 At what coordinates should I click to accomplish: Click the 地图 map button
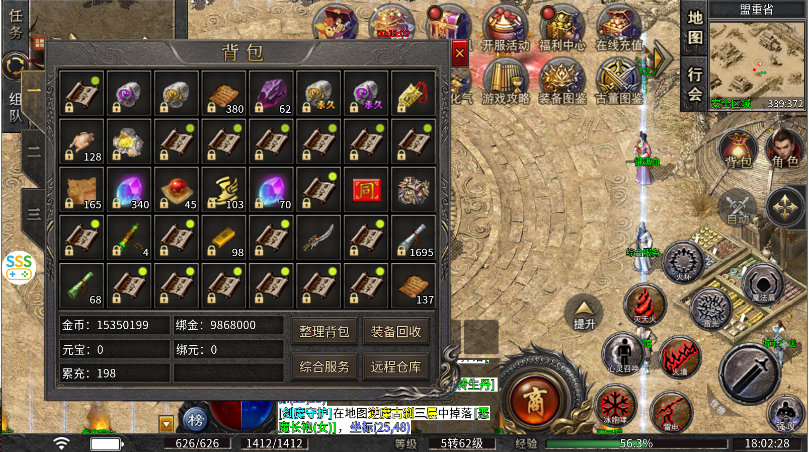click(695, 28)
